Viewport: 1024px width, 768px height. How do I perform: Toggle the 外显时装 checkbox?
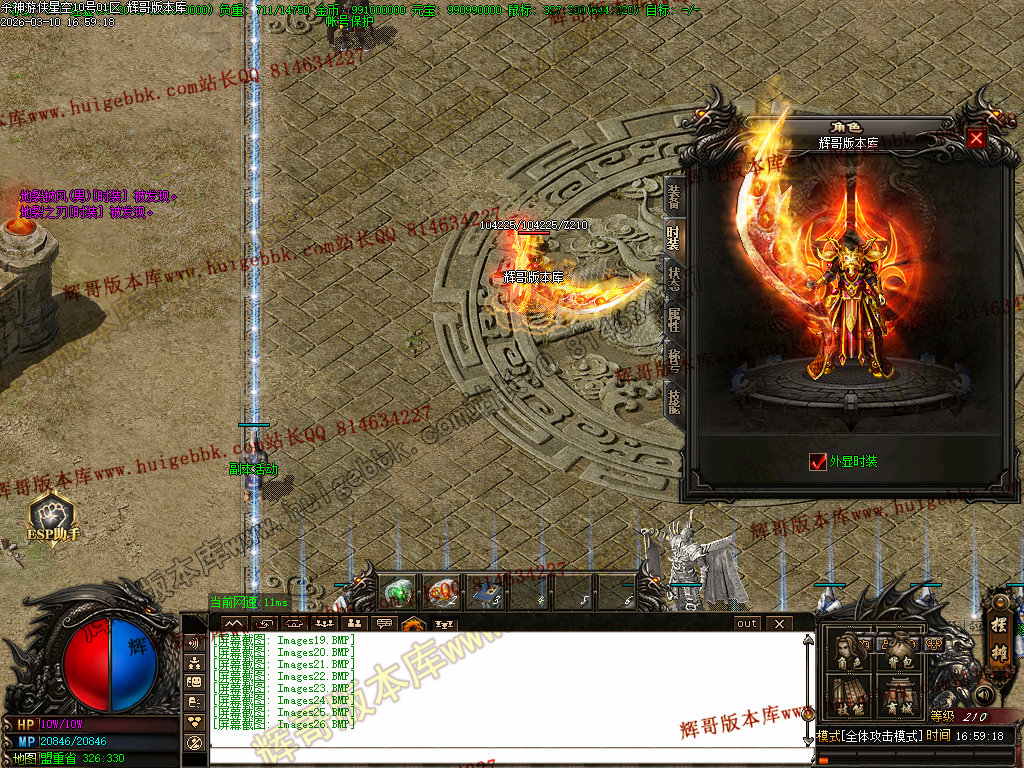(x=818, y=461)
